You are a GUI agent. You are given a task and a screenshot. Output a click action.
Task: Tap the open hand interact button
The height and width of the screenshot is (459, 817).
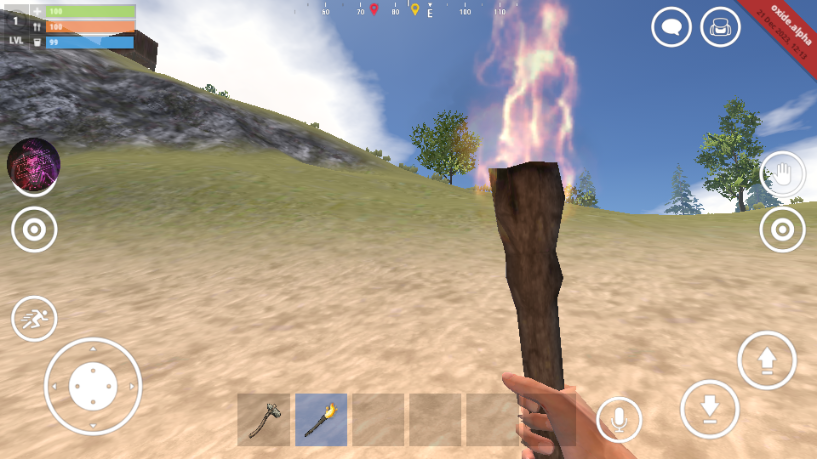pos(781,175)
